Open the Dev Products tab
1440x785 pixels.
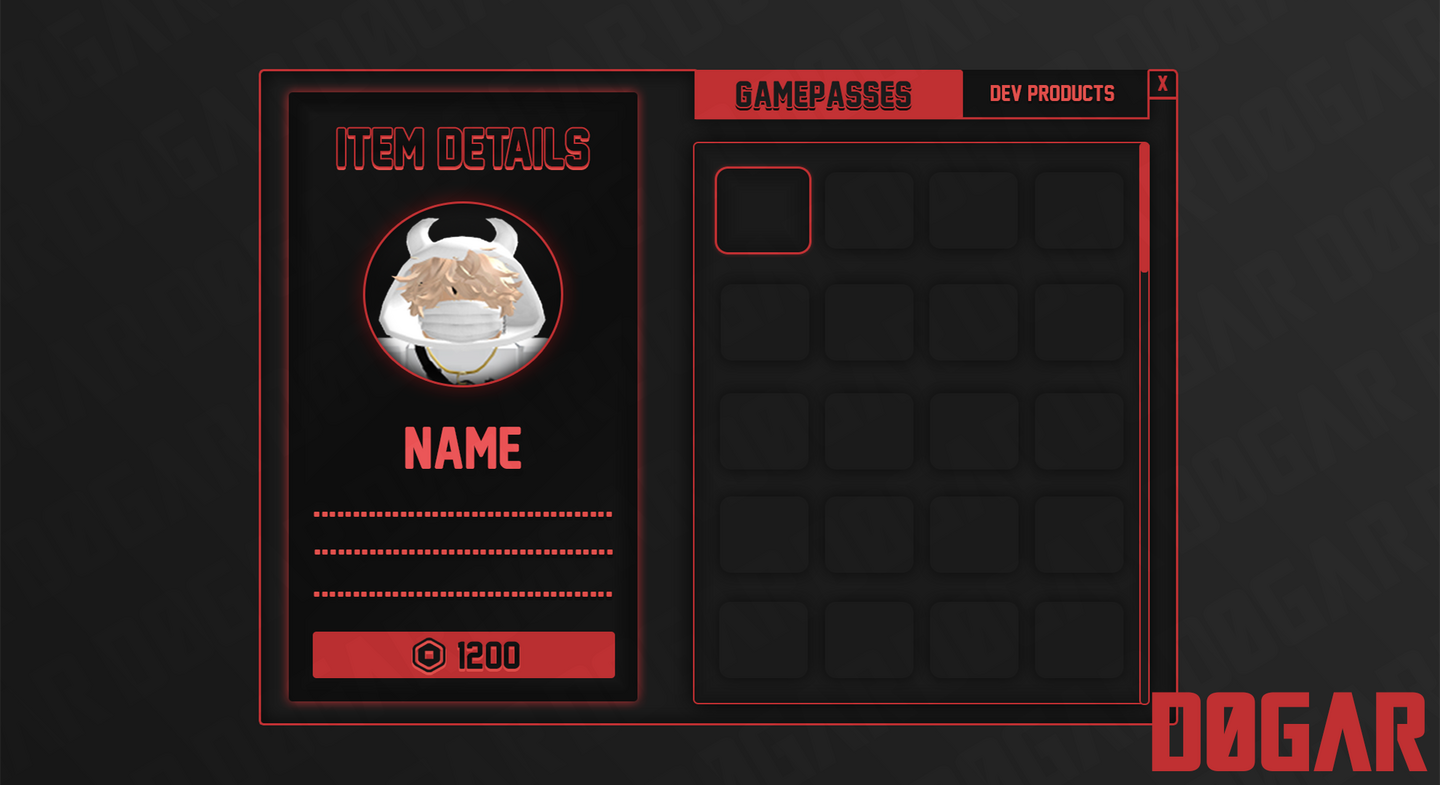[x=1053, y=94]
